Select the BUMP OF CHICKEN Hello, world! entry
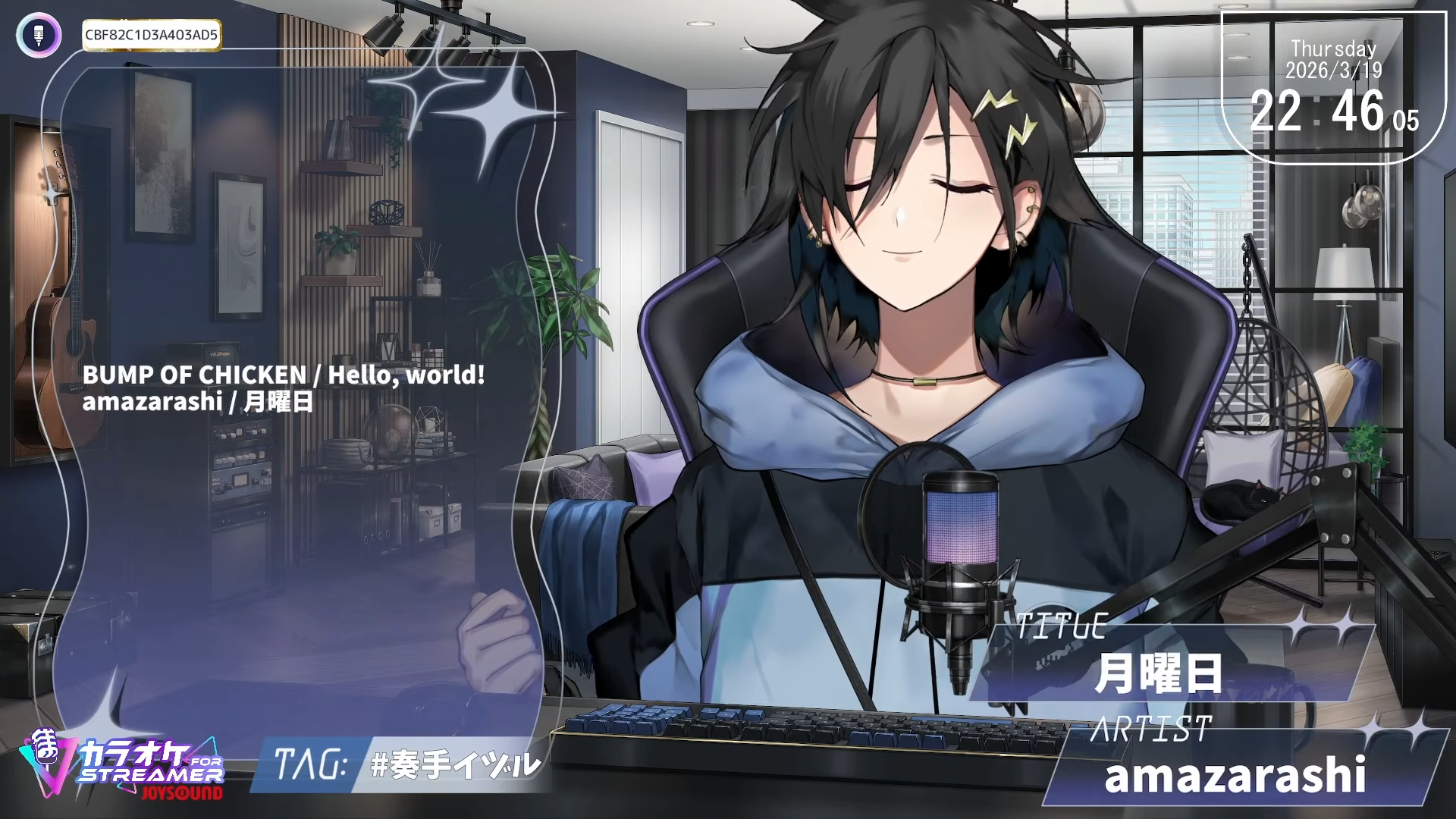 tap(283, 375)
